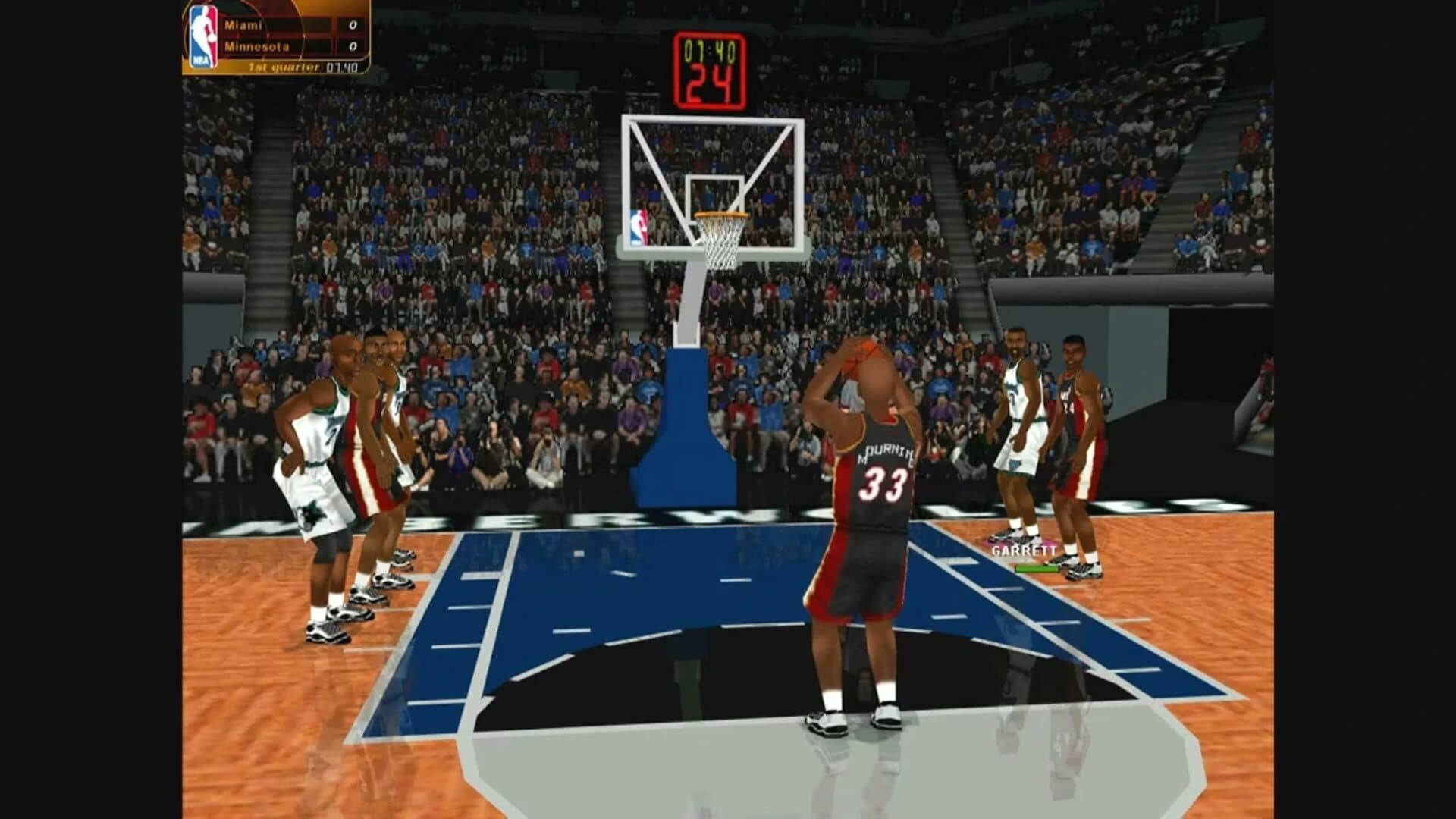
Task: Click the GARRETT name label text
Action: [x=1024, y=550]
